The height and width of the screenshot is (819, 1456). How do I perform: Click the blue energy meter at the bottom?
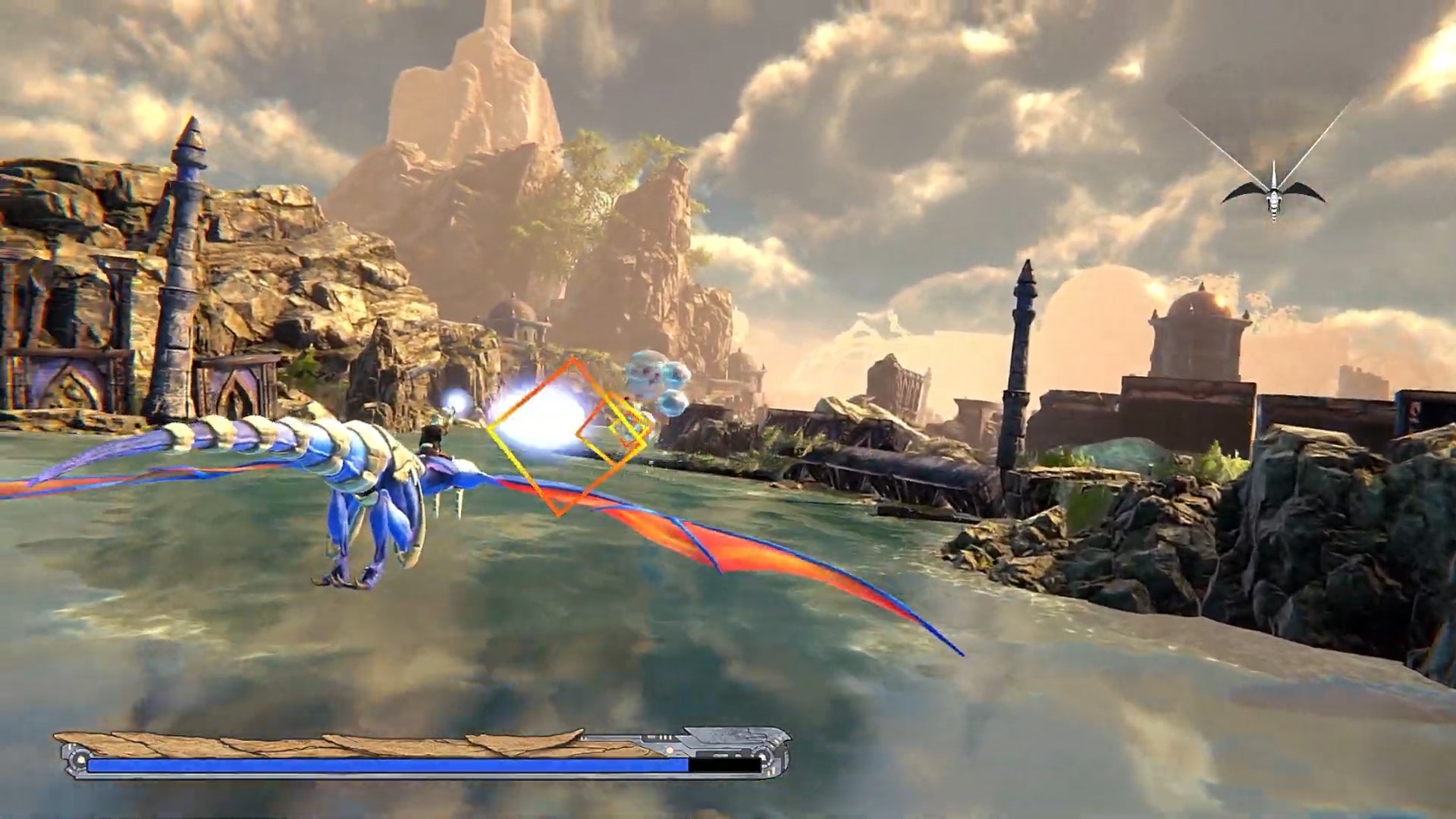coord(379,761)
